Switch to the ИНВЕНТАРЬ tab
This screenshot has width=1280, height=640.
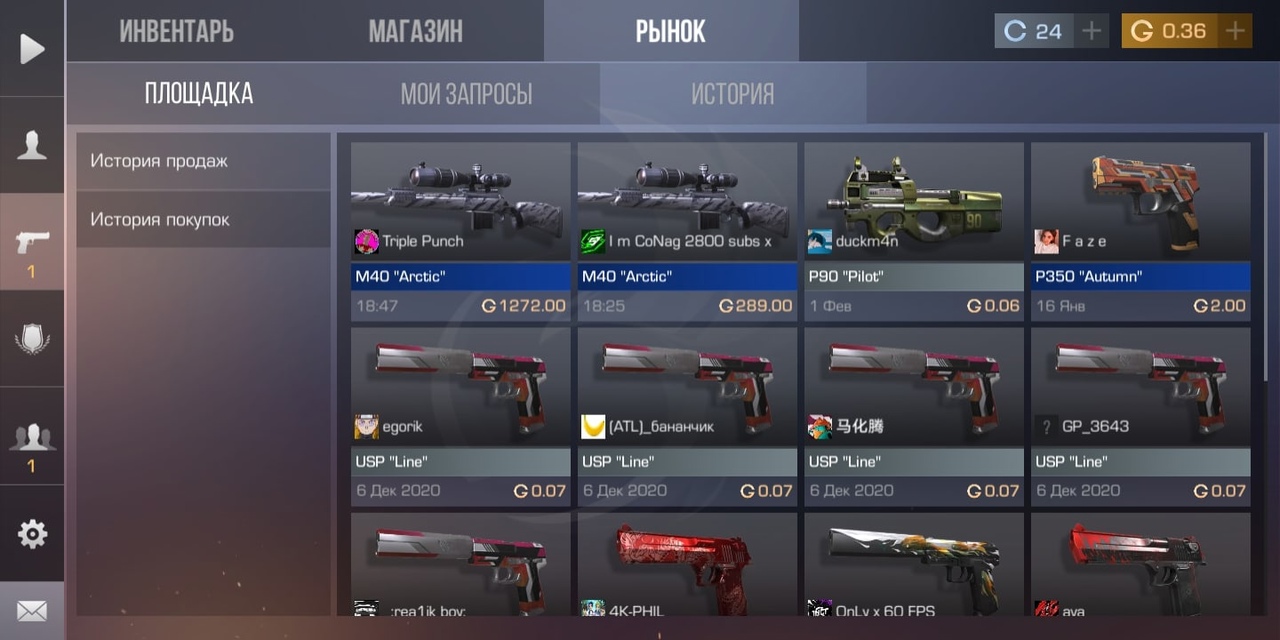click(177, 31)
